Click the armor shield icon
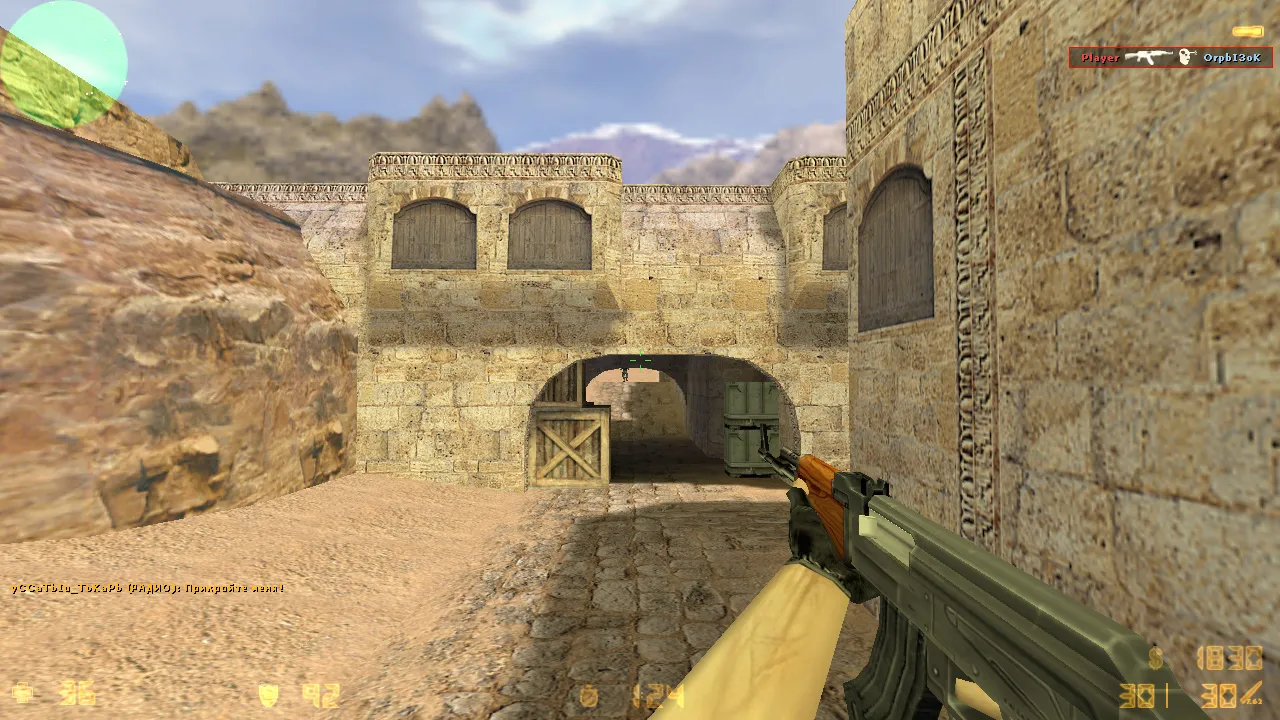This screenshot has width=1280, height=720. pos(269,694)
